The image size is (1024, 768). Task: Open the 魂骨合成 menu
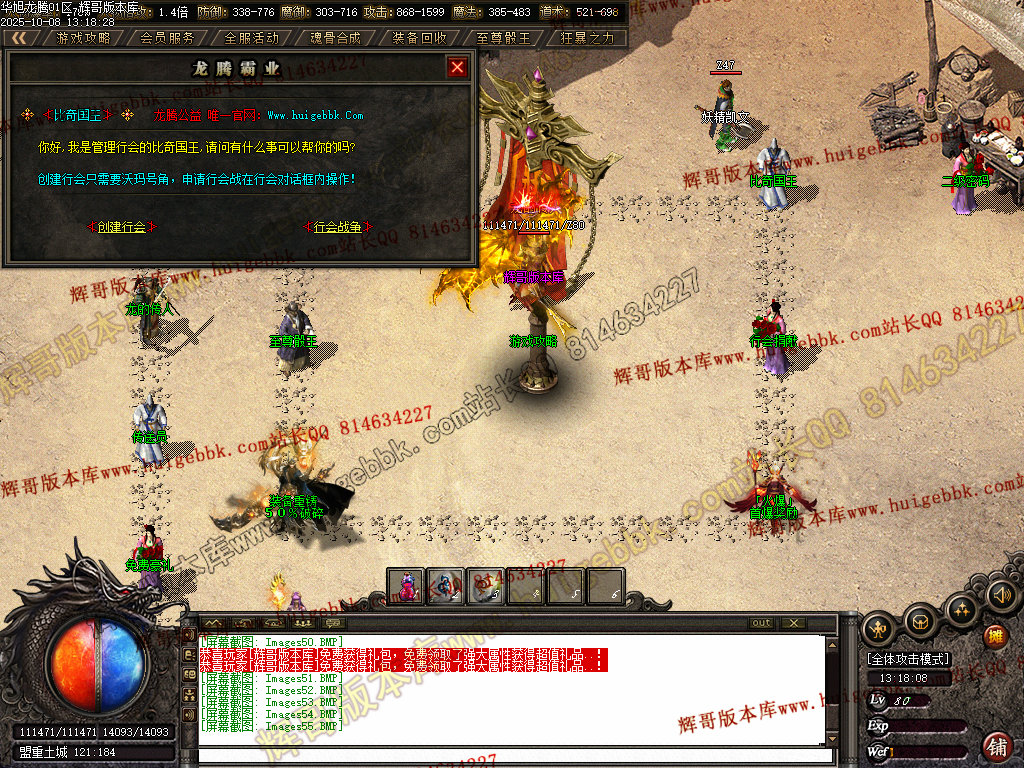pyautogui.click(x=335, y=38)
